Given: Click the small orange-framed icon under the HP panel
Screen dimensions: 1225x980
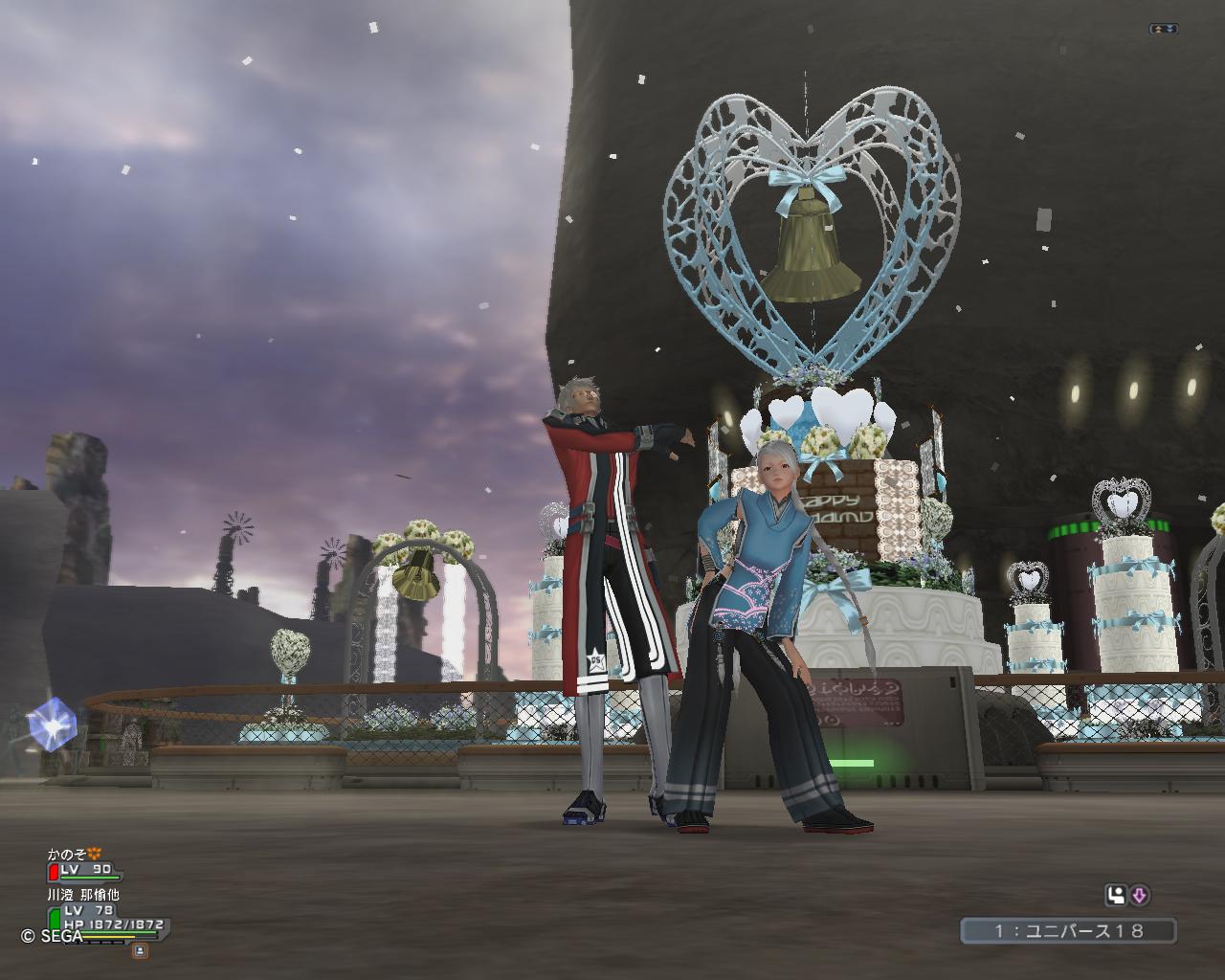Looking at the screenshot, I should pyautogui.click(x=140, y=950).
